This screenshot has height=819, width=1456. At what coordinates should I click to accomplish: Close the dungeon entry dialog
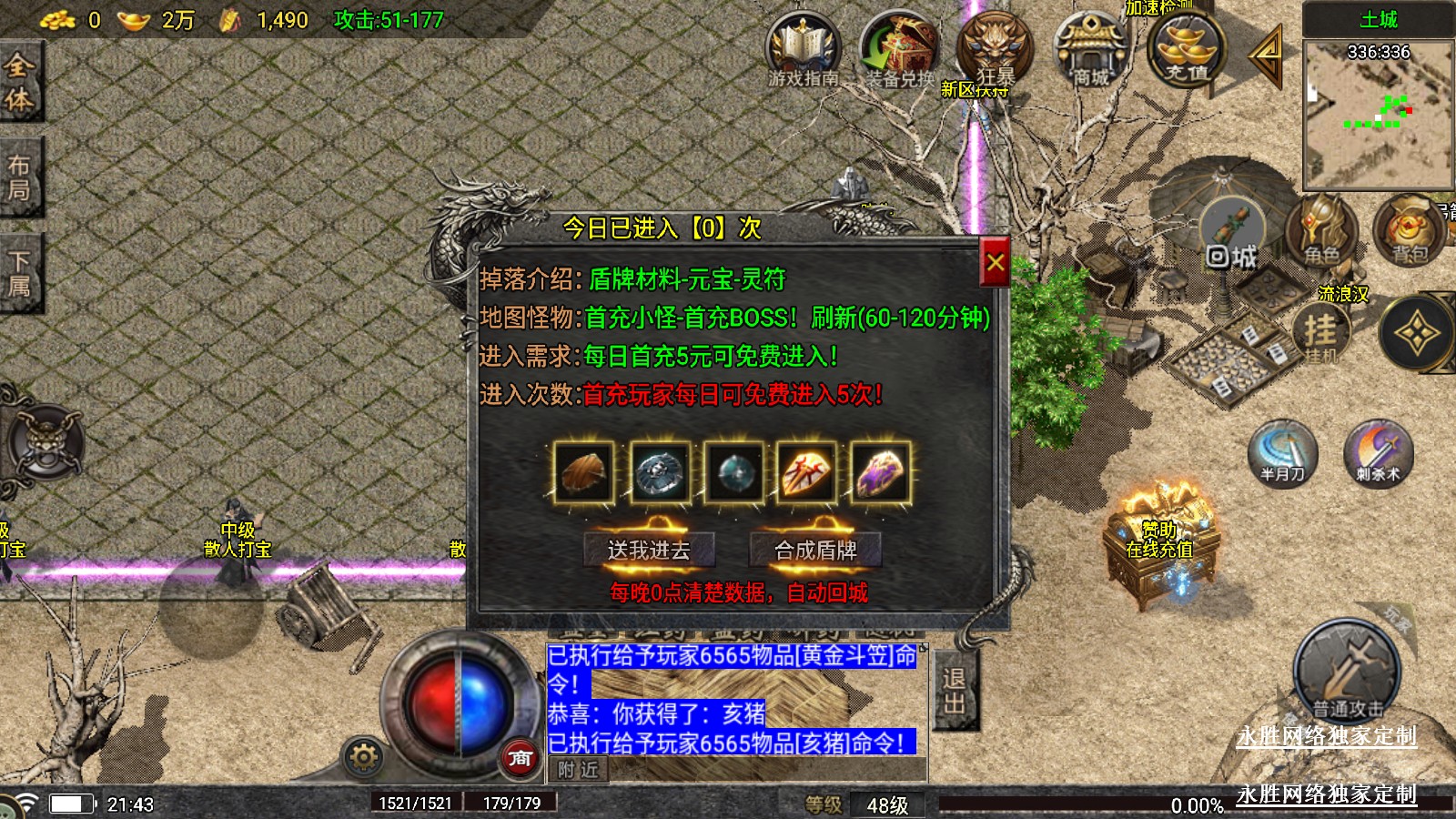(x=995, y=263)
